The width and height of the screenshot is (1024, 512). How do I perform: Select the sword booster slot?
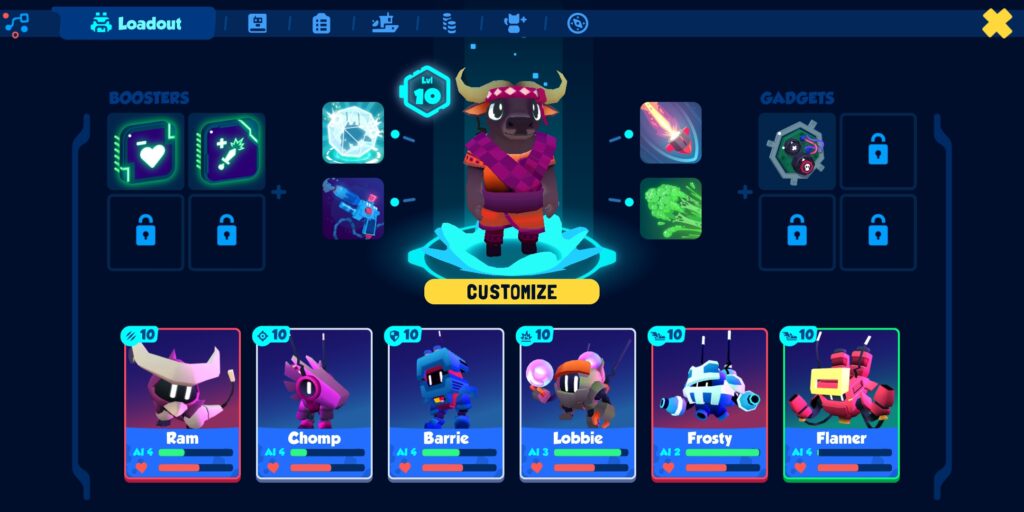click(x=227, y=151)
